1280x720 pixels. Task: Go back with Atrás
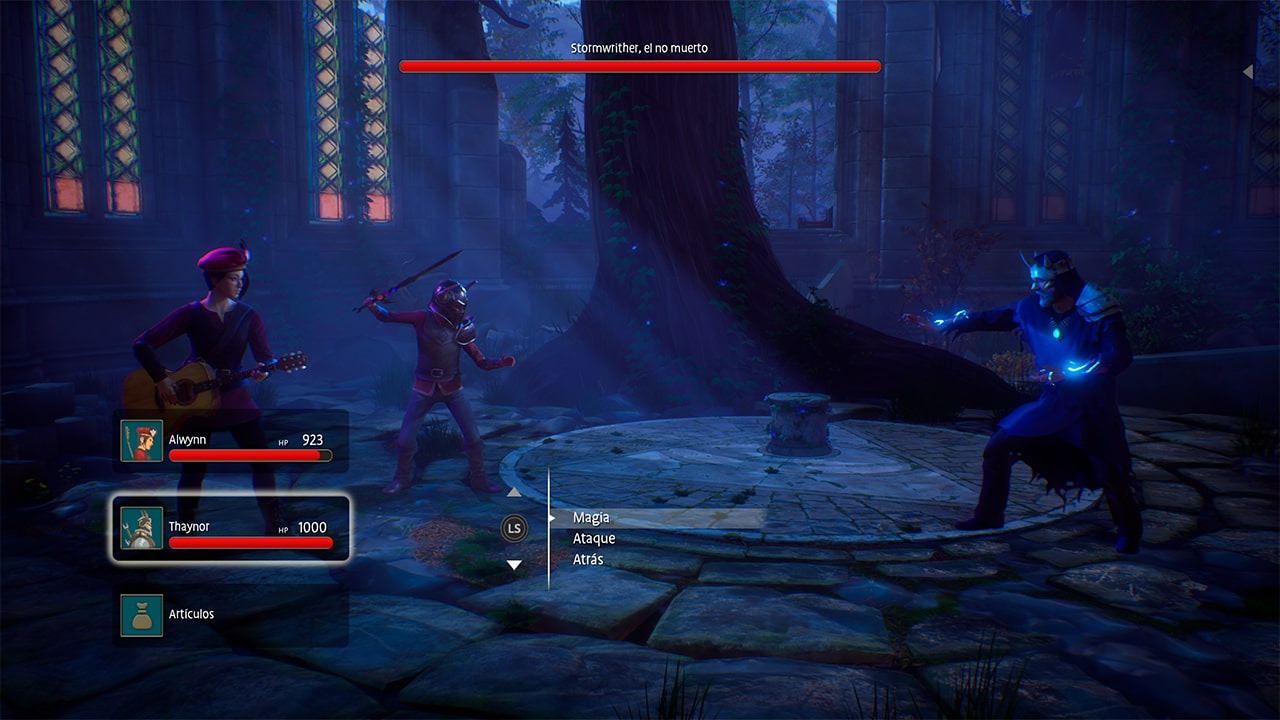pyautogui.click(x=588, y=560)
